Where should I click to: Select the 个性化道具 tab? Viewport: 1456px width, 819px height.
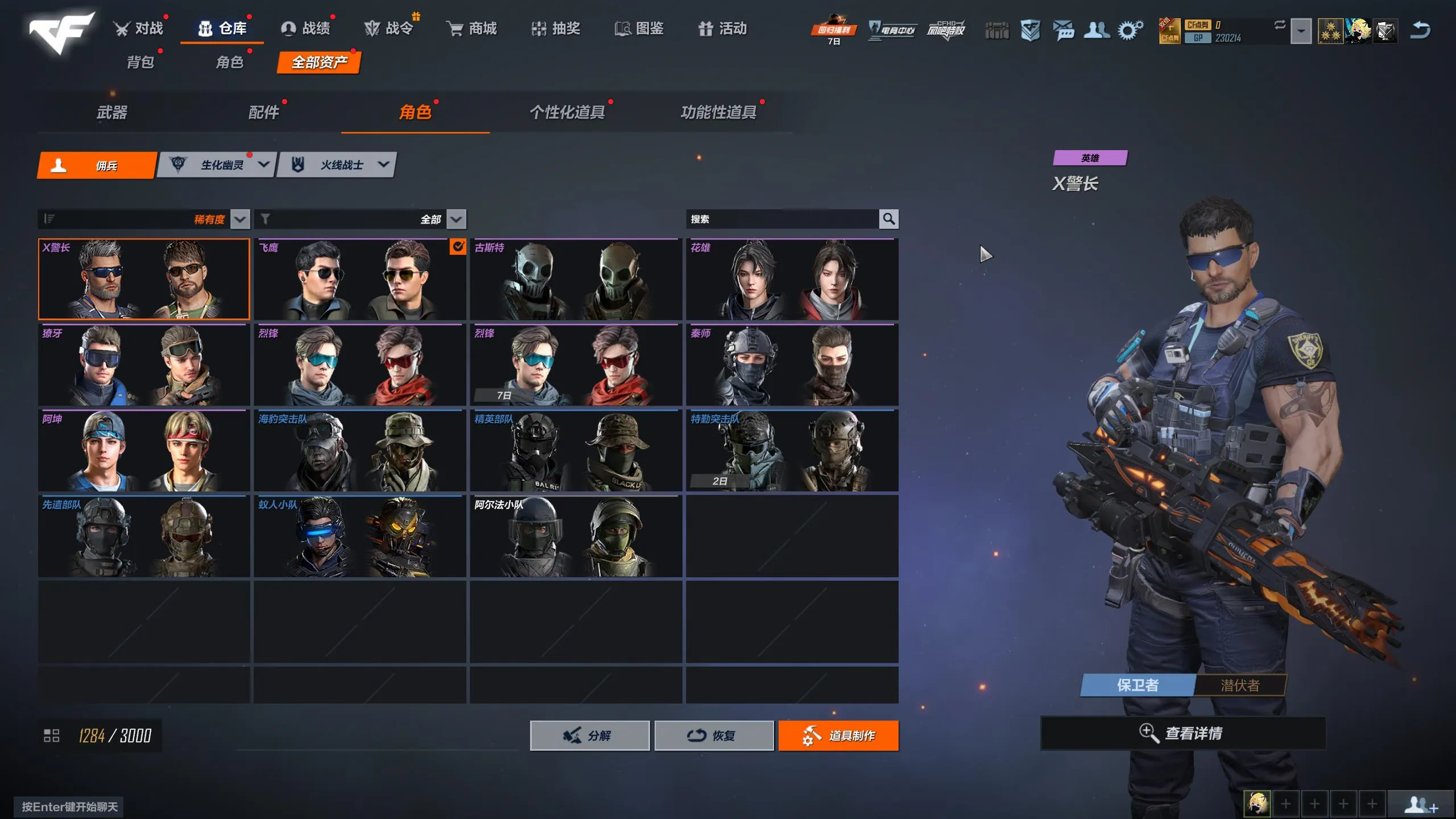[x=567, y=113]
